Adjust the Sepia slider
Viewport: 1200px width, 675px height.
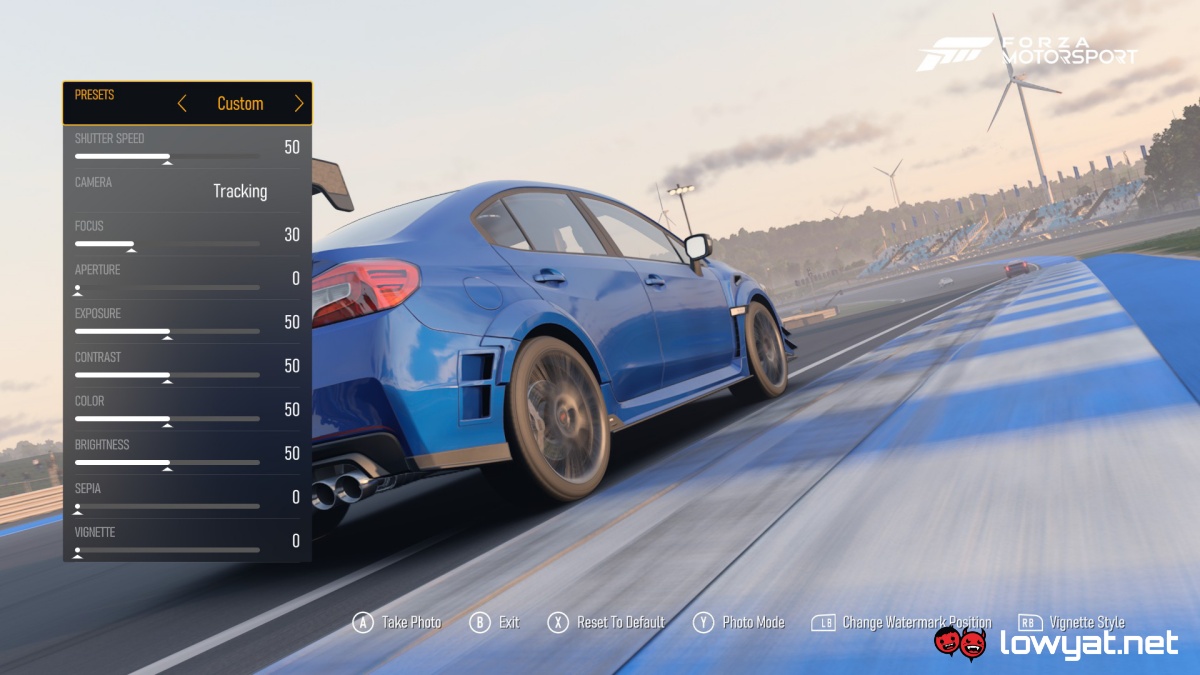tap(78, 507)
